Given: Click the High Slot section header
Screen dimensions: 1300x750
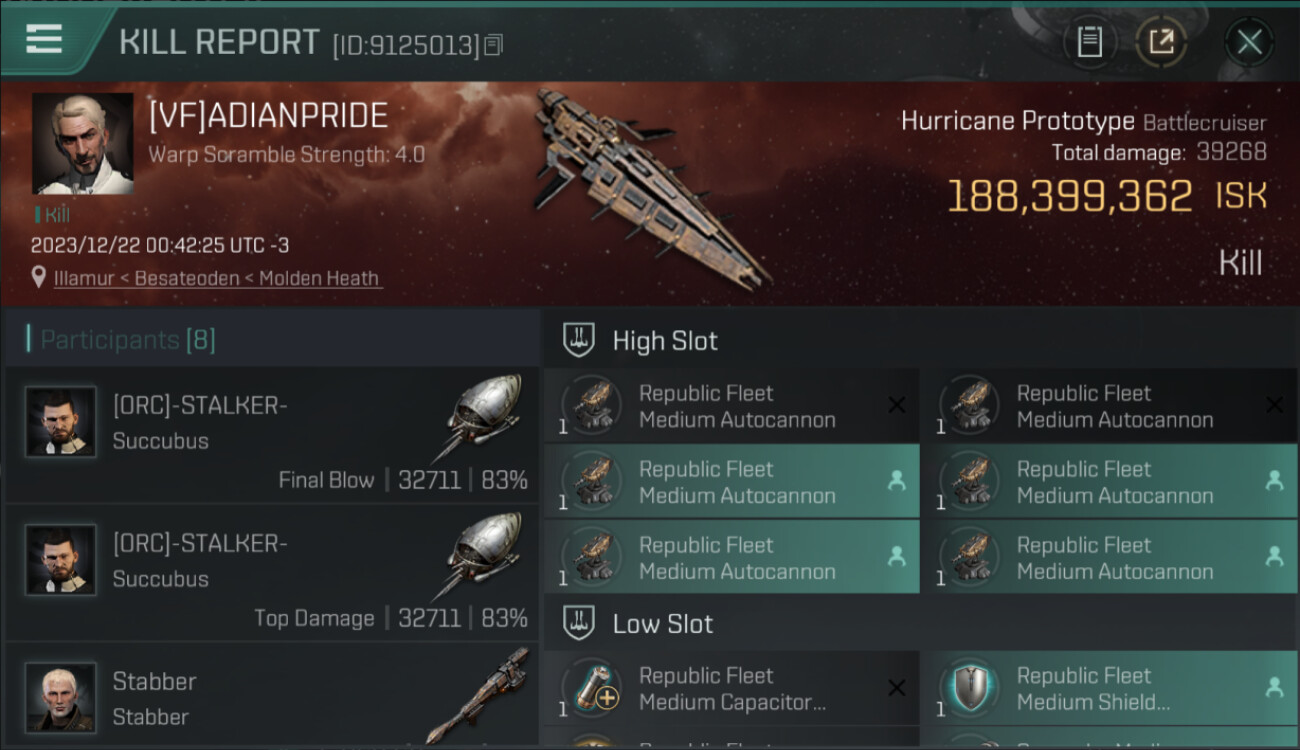Looking at the screenshot, I should coord(665,341).
